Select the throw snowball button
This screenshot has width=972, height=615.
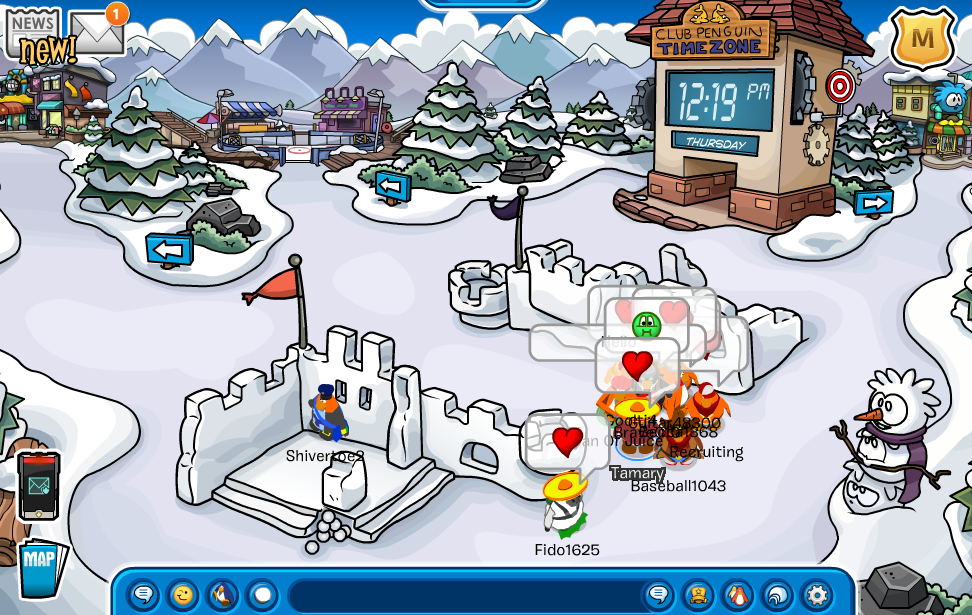(x=262, y=595)
